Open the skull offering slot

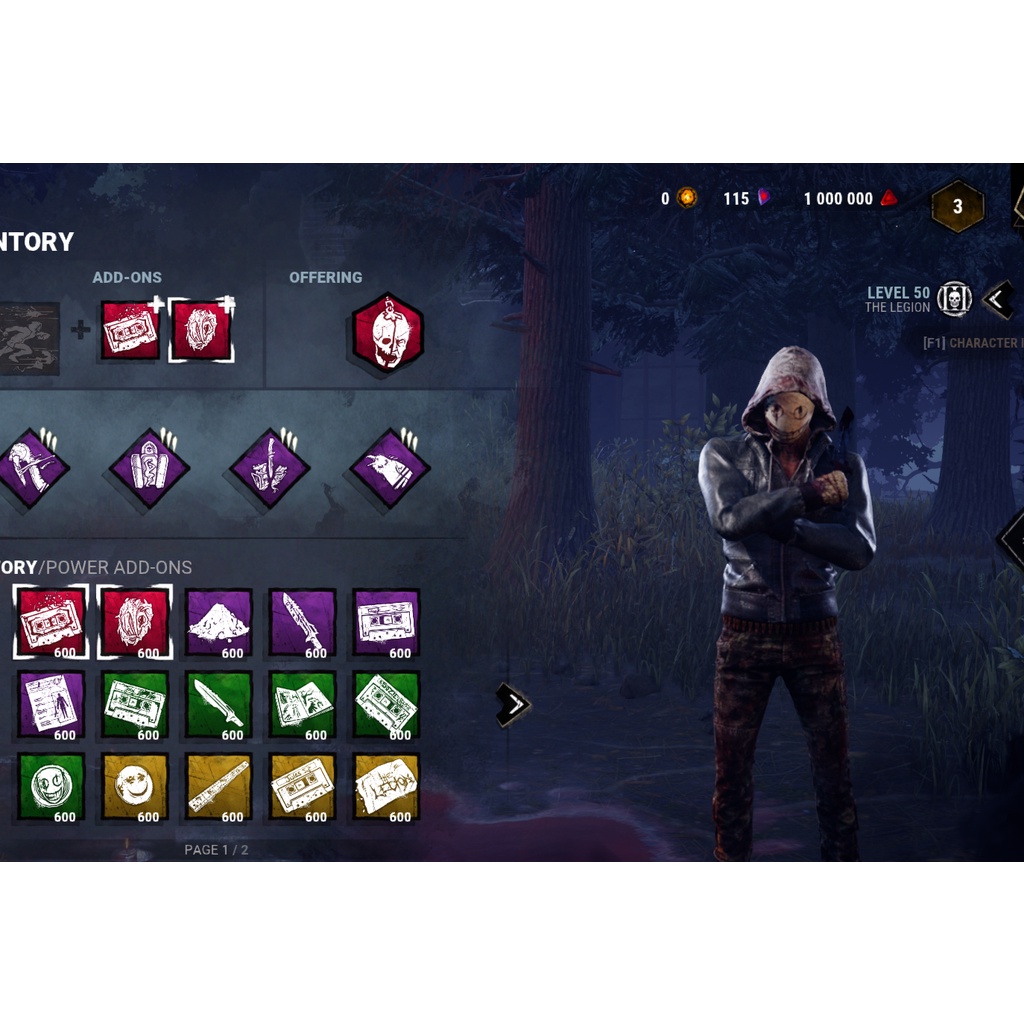pos(387,333)
